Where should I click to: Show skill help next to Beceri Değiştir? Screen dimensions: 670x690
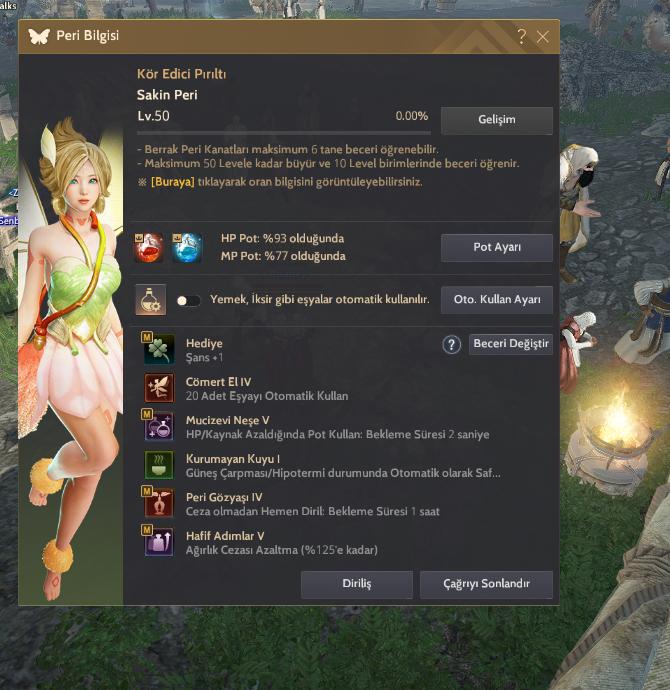point(451,344)
